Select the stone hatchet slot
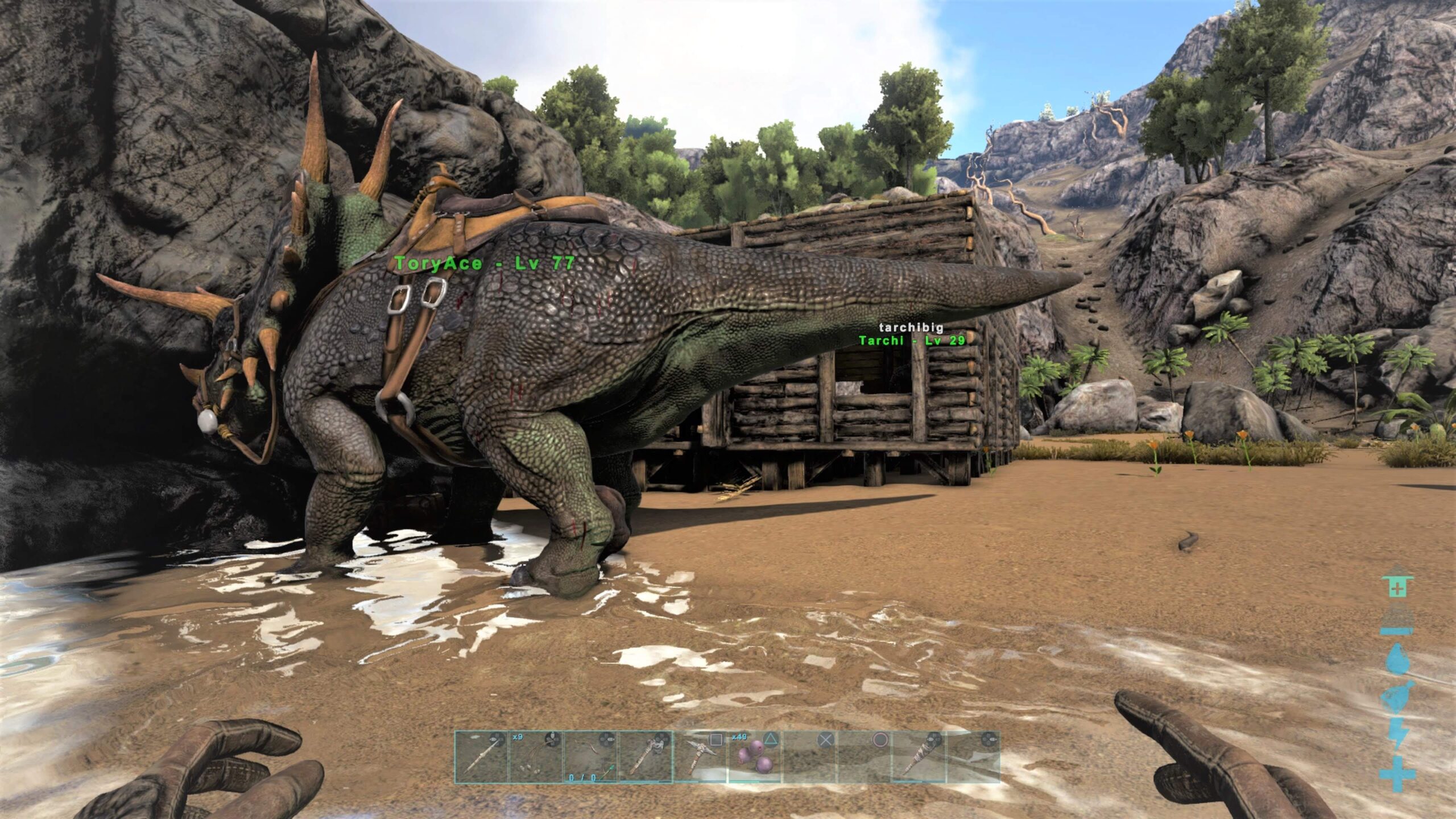 (645, 758)
